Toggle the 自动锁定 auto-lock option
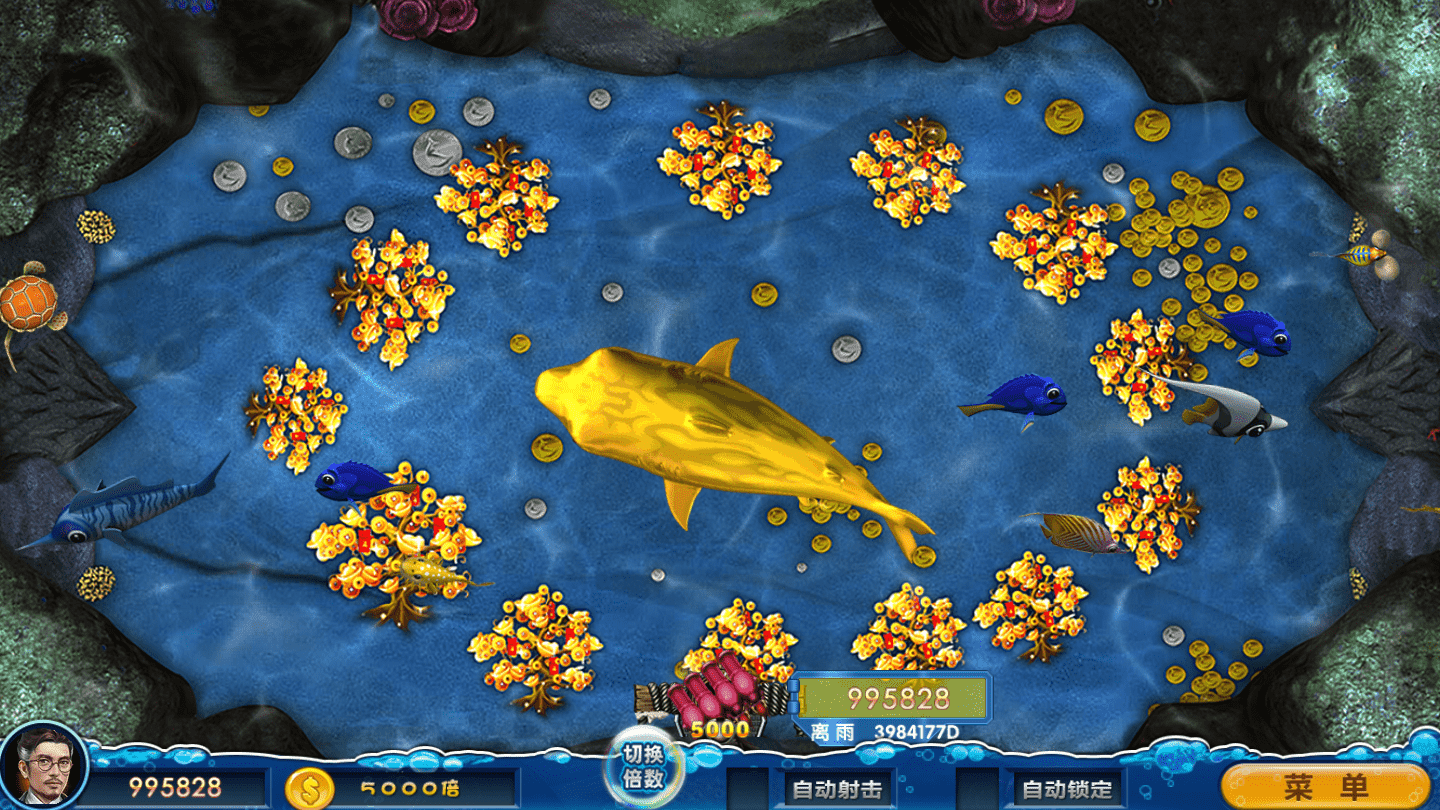The height and width of the screenshot is (810, 1440). [x=1066, y=789]
